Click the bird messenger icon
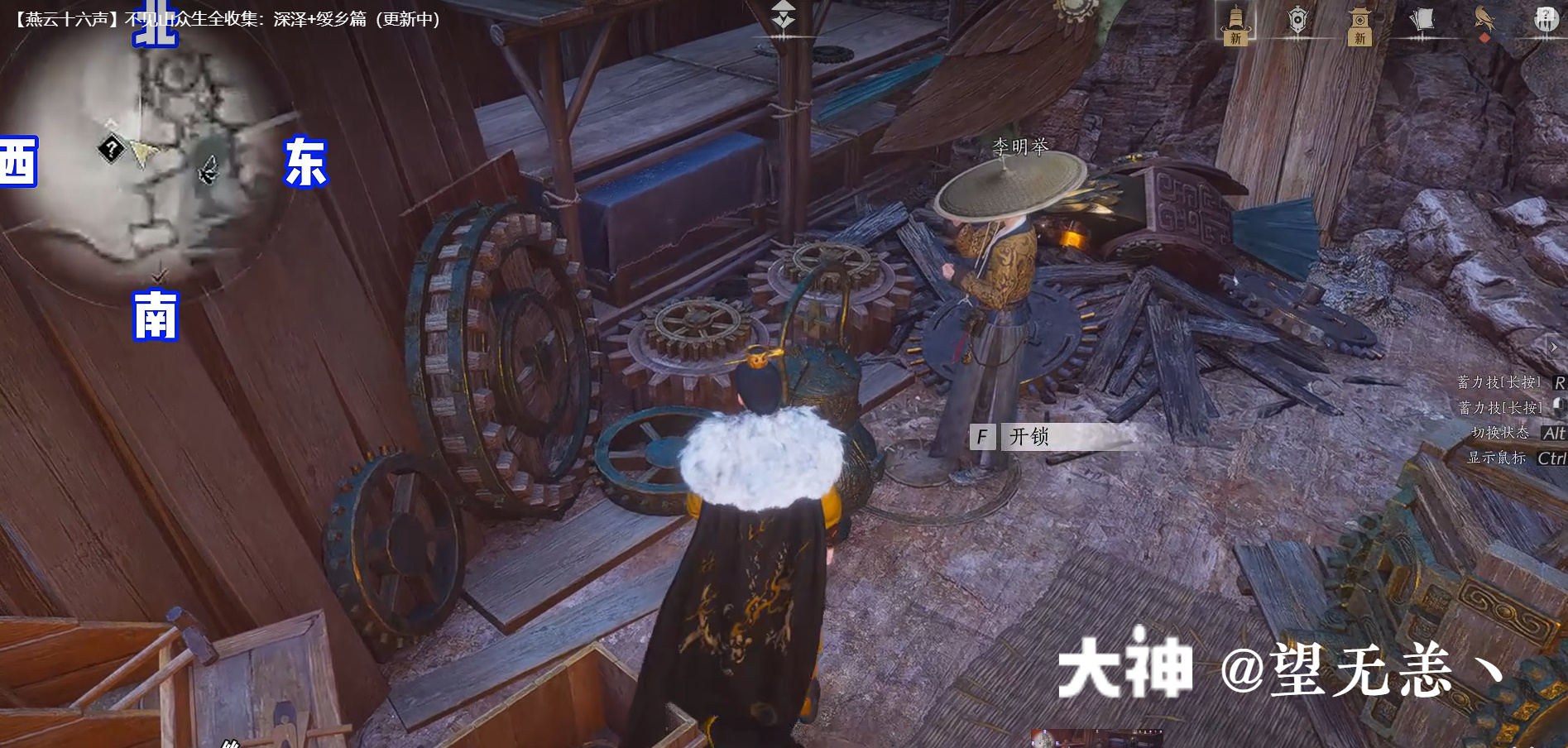 1484,18
